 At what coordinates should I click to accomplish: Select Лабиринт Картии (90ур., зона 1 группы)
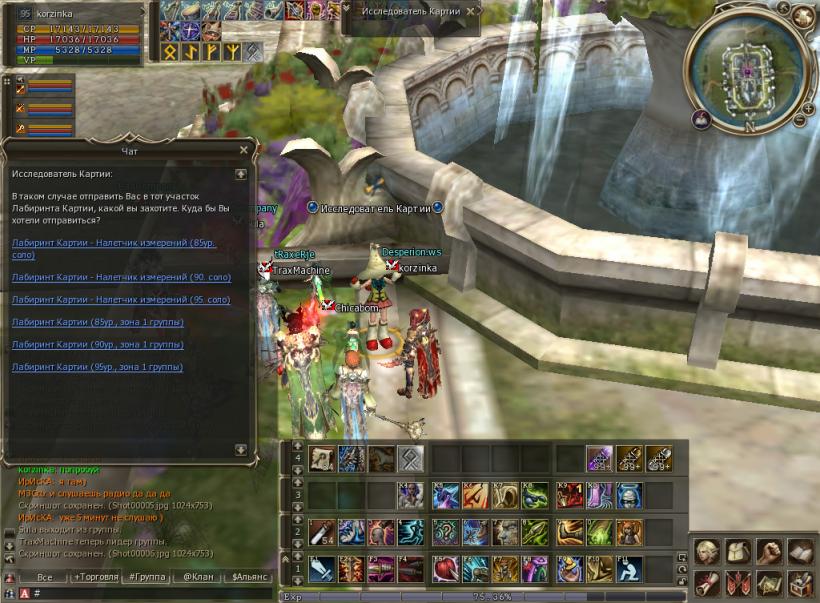pos(97,345)
